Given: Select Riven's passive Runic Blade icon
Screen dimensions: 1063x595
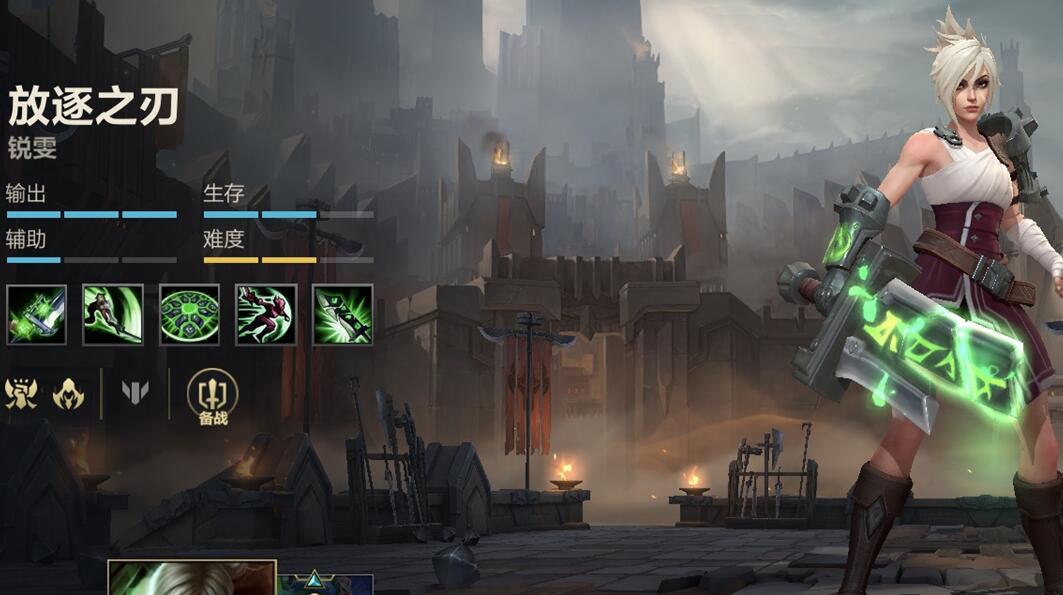Looking at the screenshot, I should point(36,315).
